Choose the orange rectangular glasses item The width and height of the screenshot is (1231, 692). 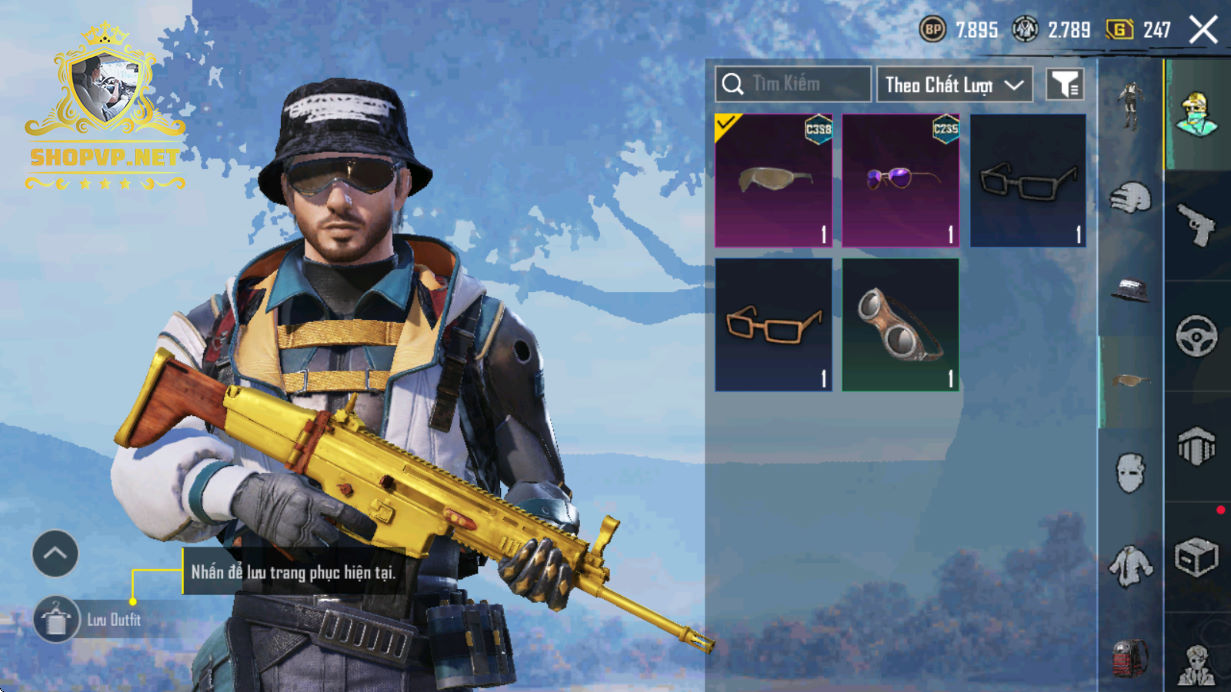(773, 324)
